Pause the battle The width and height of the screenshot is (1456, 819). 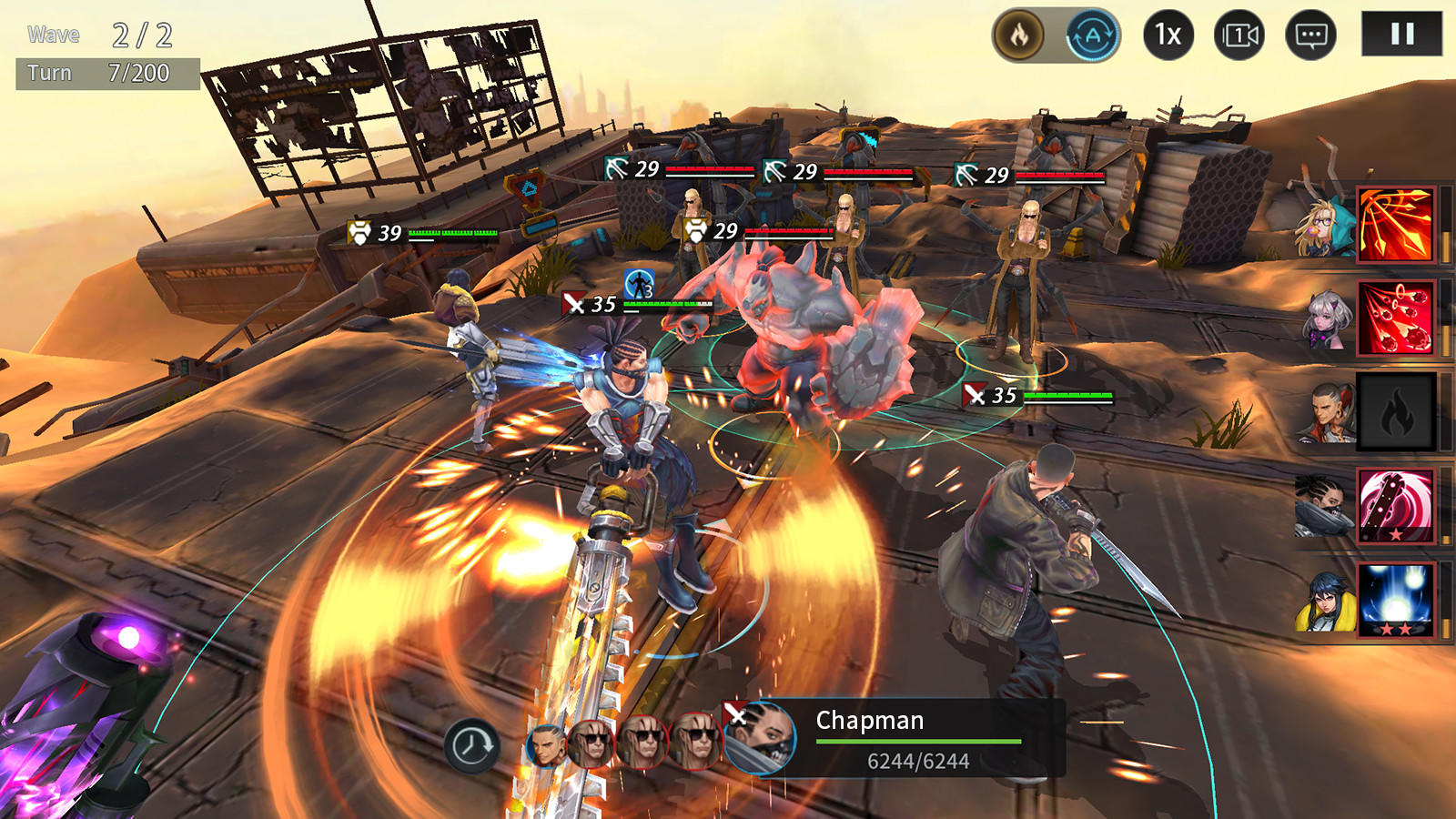1402,35
